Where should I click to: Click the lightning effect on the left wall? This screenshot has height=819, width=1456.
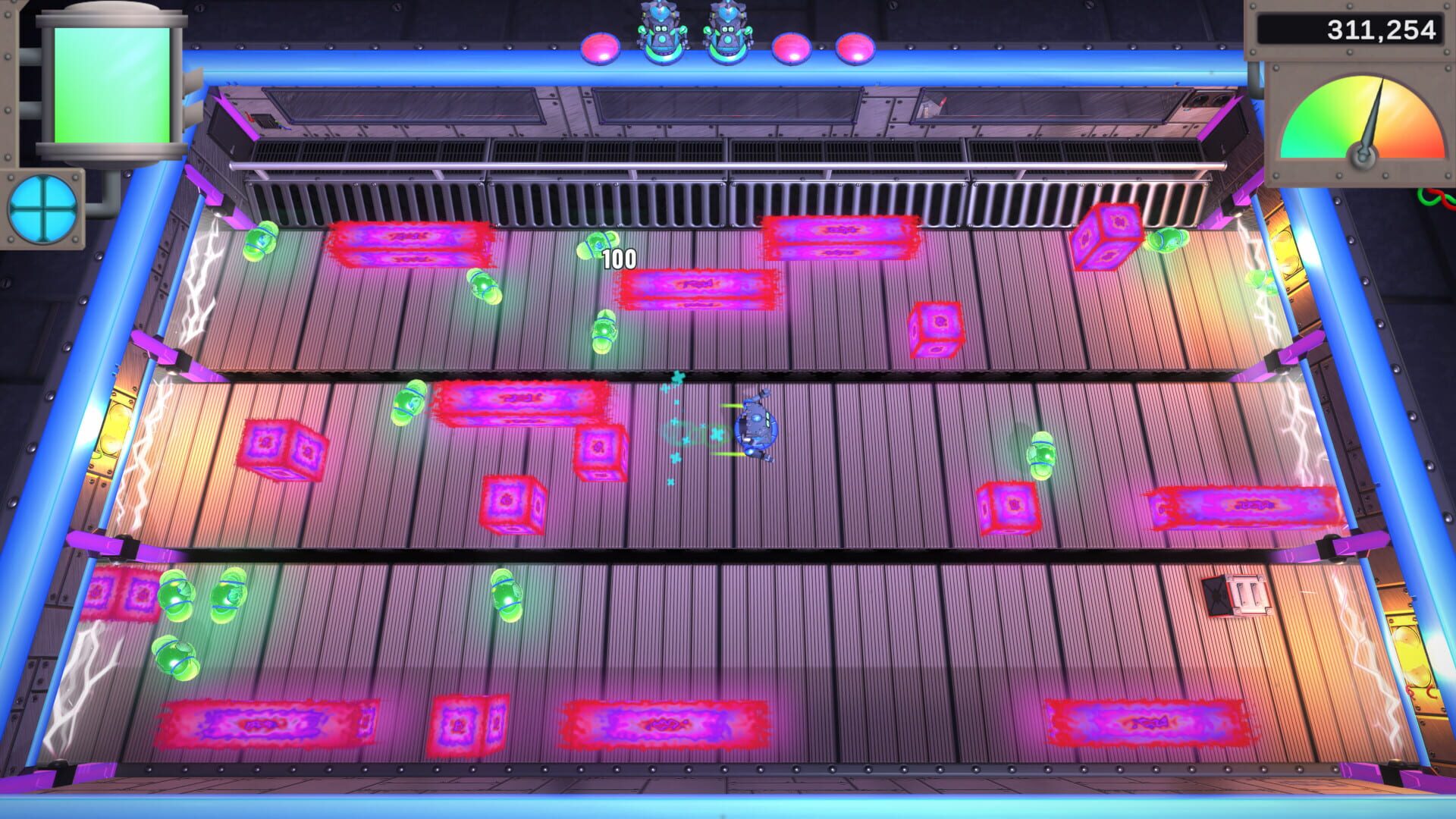(144, 455)
